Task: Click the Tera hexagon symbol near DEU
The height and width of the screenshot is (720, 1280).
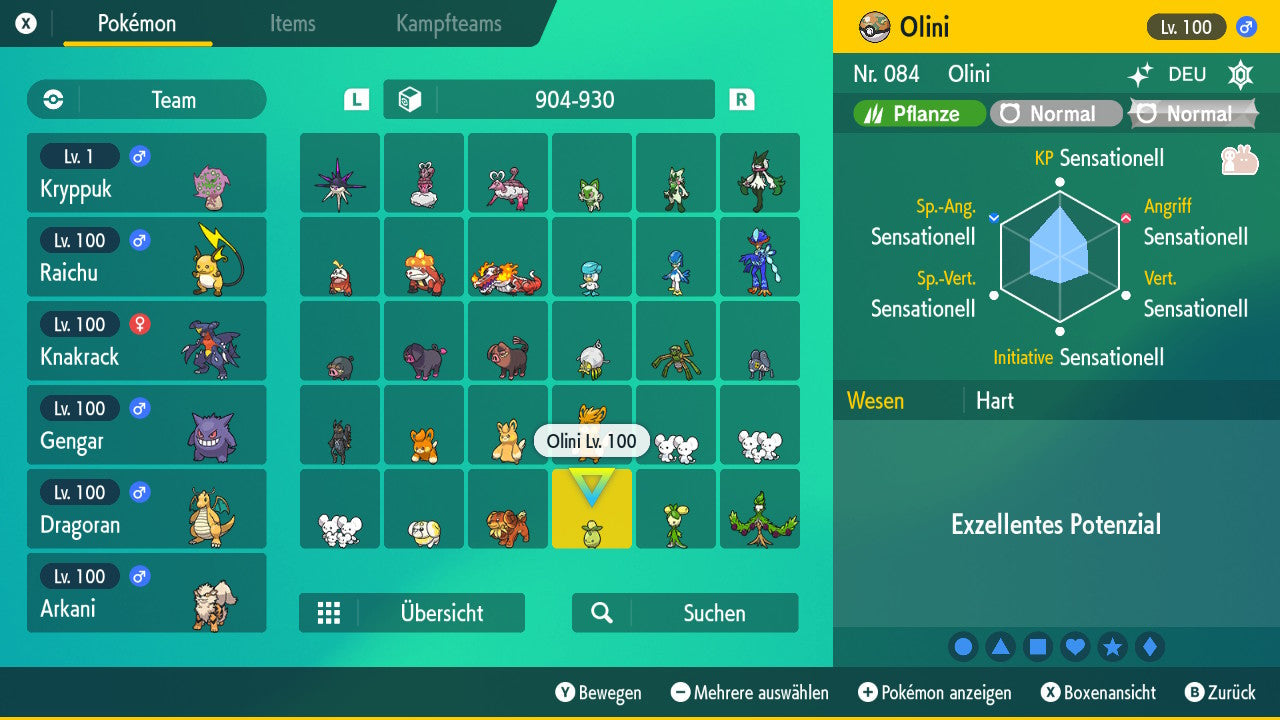Action: pyautogui.click(x=1240, y=74)
